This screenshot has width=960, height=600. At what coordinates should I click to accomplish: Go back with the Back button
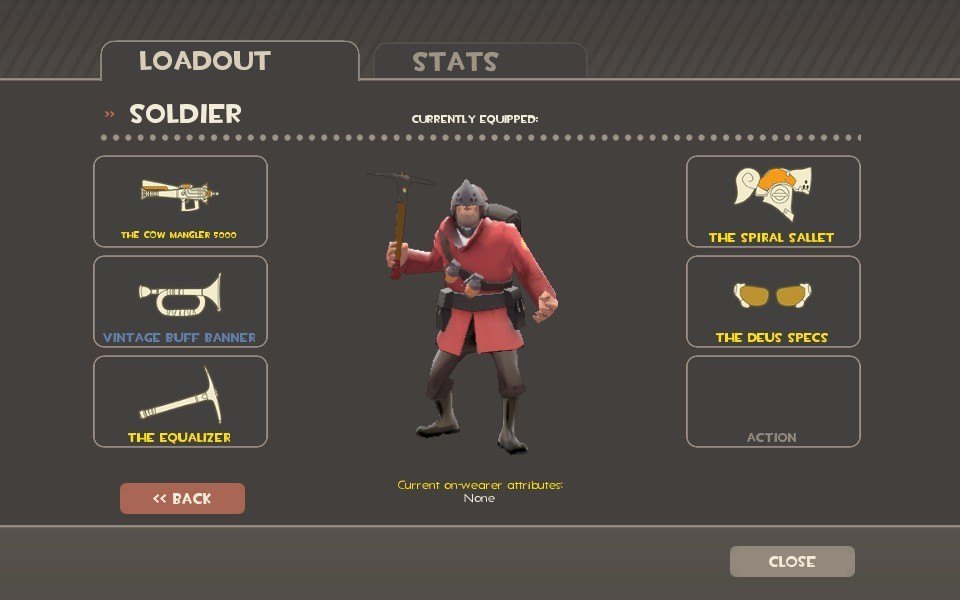tap(182, 498)
